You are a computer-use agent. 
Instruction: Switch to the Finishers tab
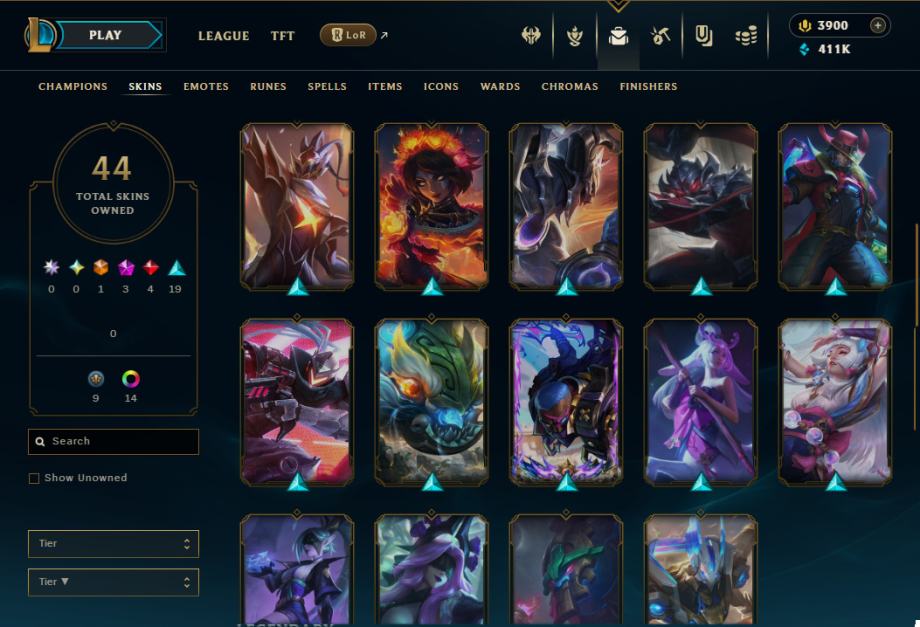click(648, 87)
